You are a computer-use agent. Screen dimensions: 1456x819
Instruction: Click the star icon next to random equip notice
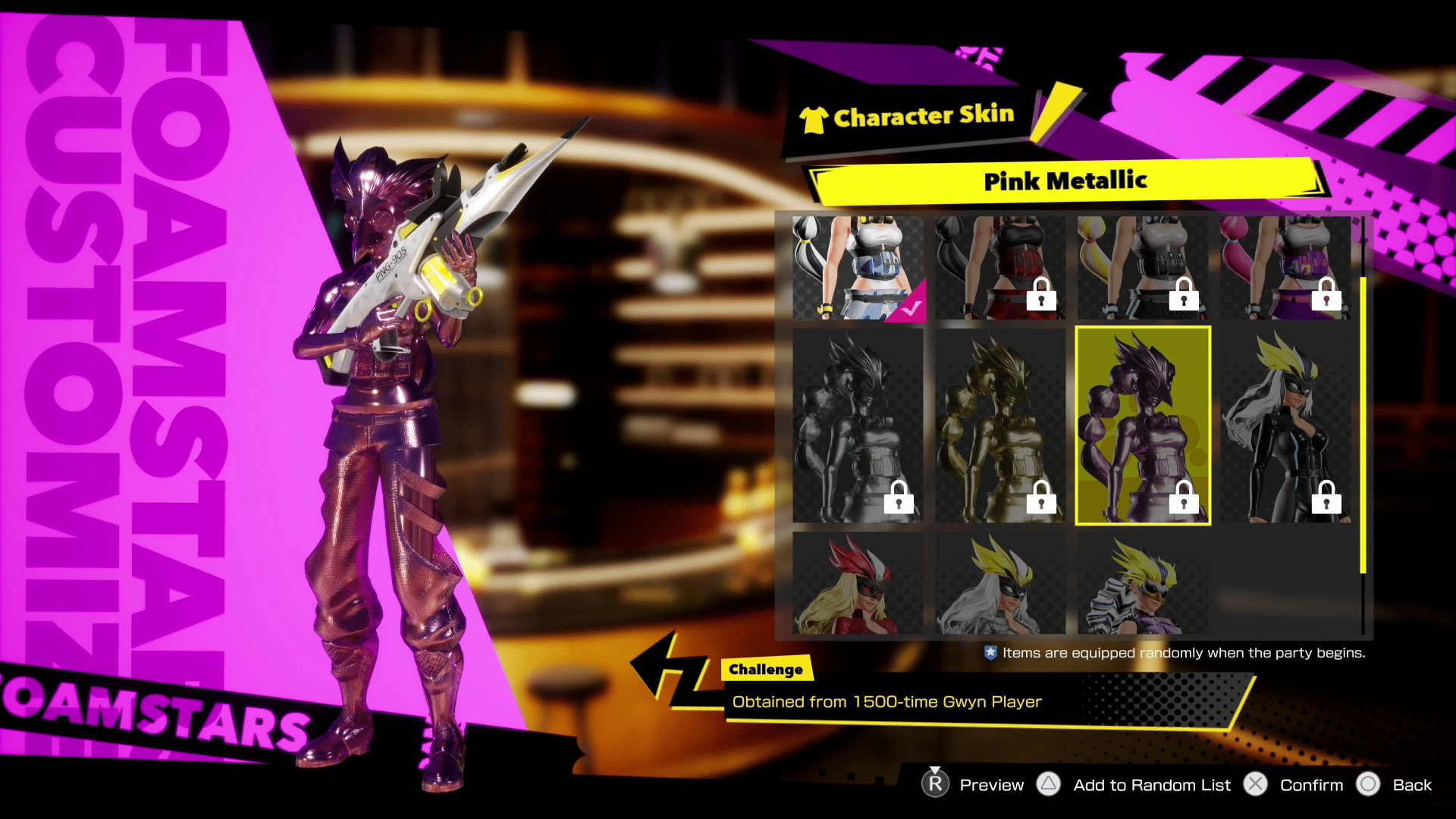992,652
